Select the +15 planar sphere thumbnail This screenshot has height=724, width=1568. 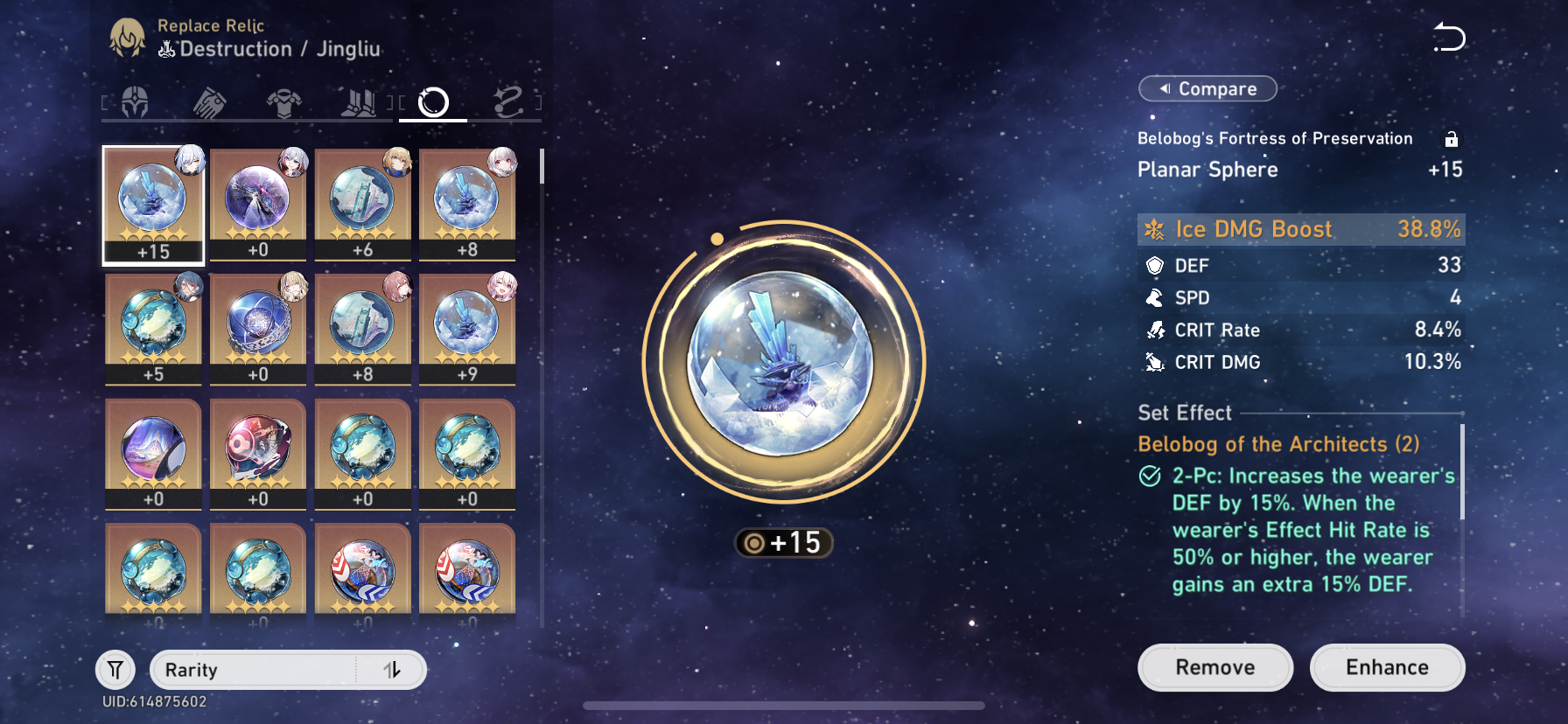coord(153,201)
